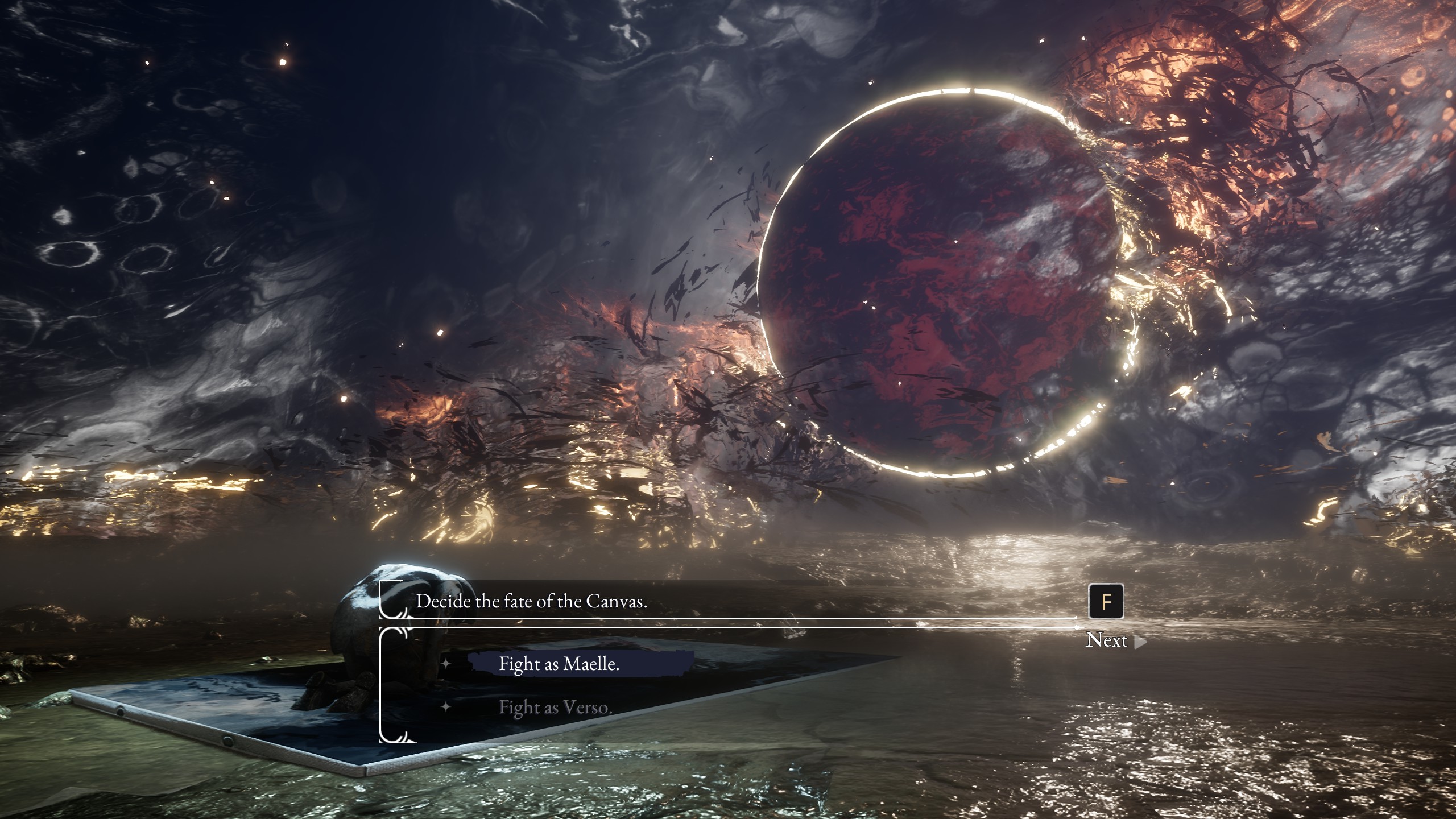The height and width of the screenshot is (819, 1456).
Task: Select the "Fight as Verso." choice
Action: tap(555, 707)
